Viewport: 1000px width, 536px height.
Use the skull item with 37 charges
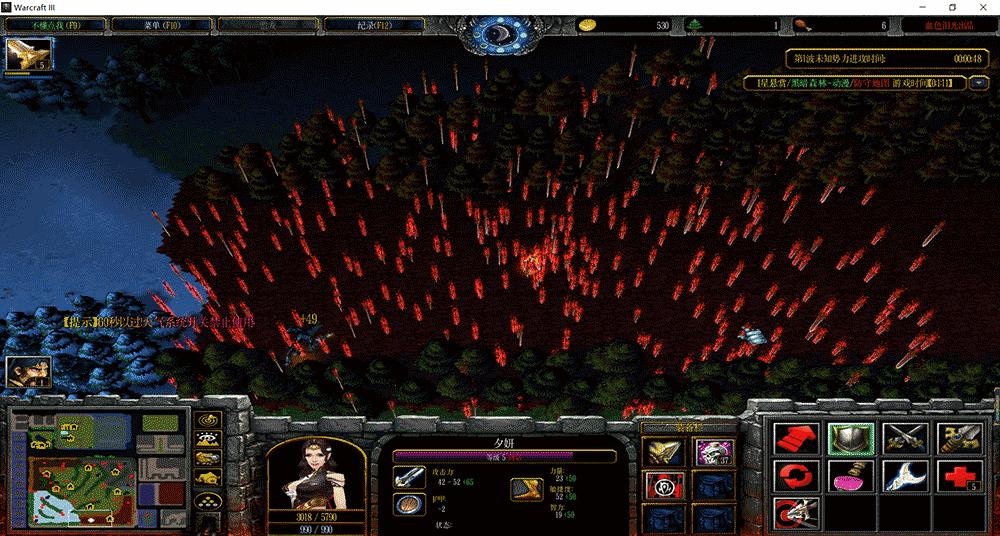[x=713, y=452]
